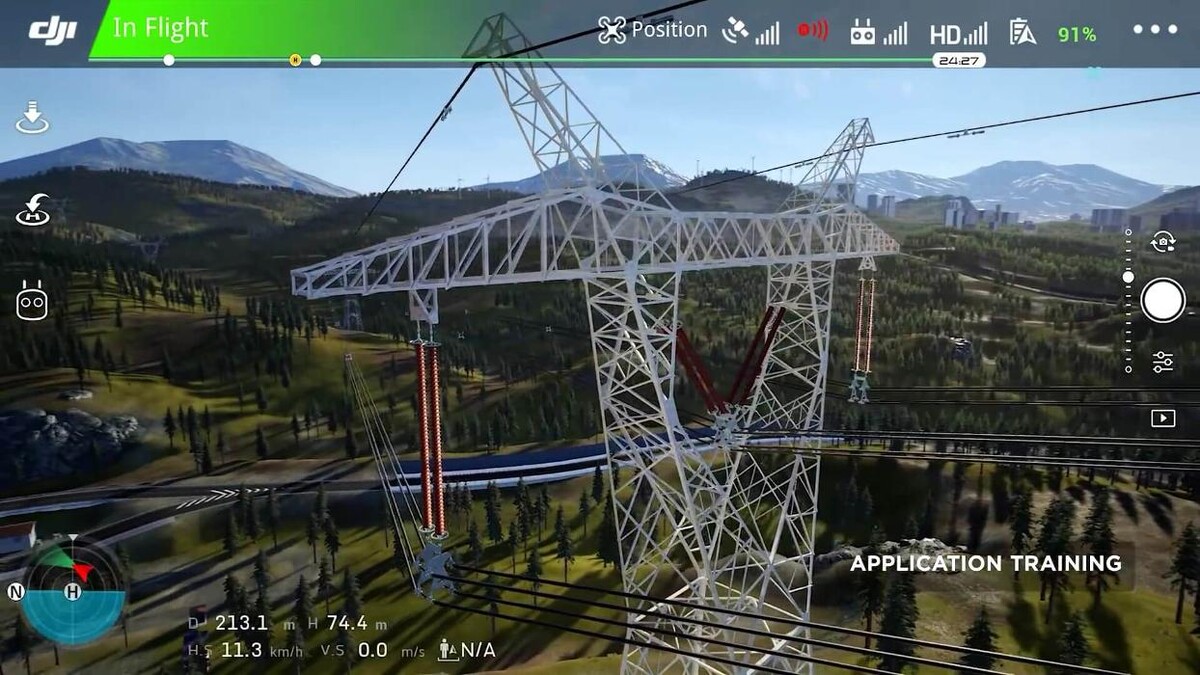The width and height of the screenshot is (1200, 675).
Task: Open the red obstacle sensing status
Action: pyautogui.click(x=812, y=31)
